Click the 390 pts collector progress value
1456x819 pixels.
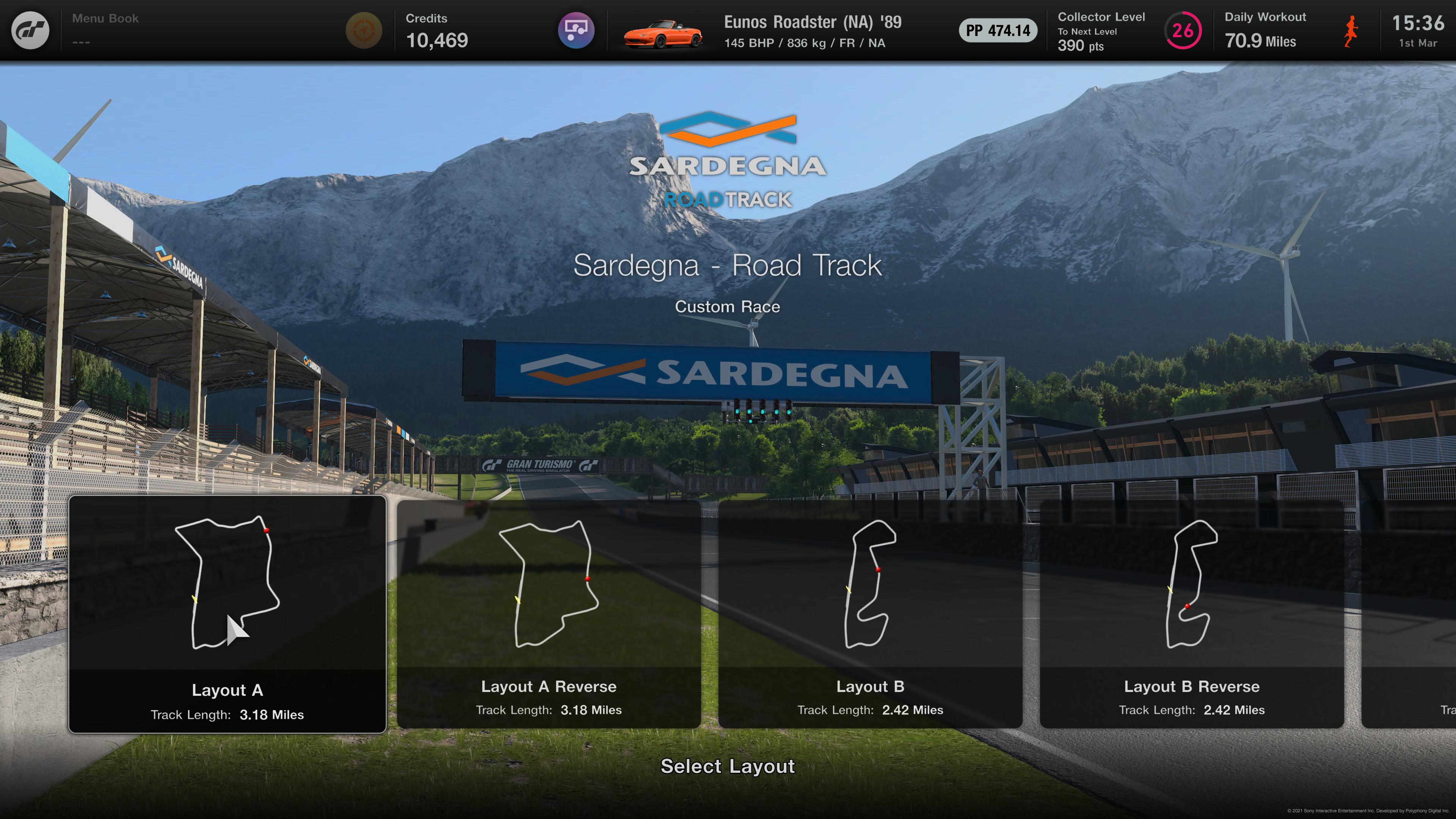tap(1081, 47)
